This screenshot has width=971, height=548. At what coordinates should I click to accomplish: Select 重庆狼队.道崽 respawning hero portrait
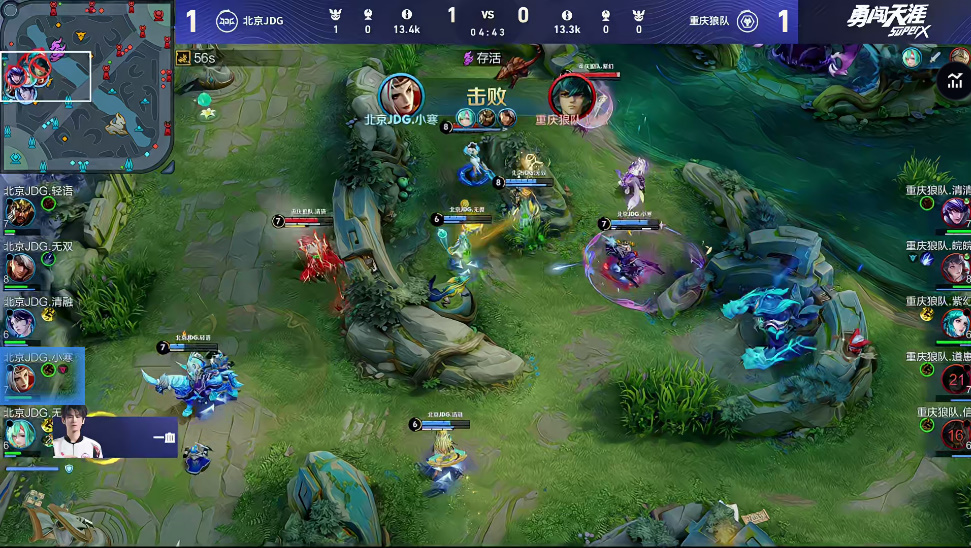(x=956, y=378)
